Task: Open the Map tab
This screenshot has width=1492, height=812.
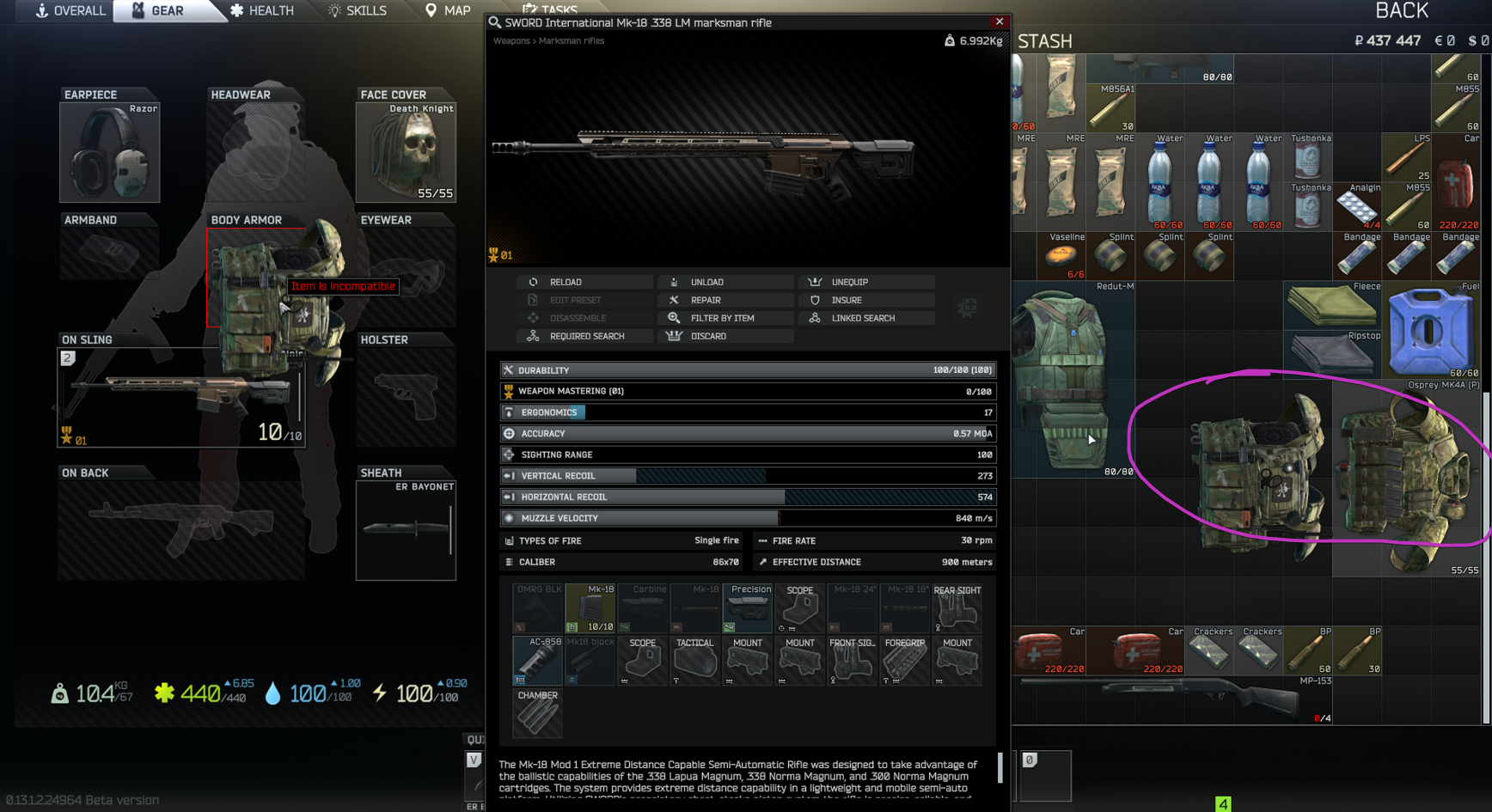Action: [448, 11]
